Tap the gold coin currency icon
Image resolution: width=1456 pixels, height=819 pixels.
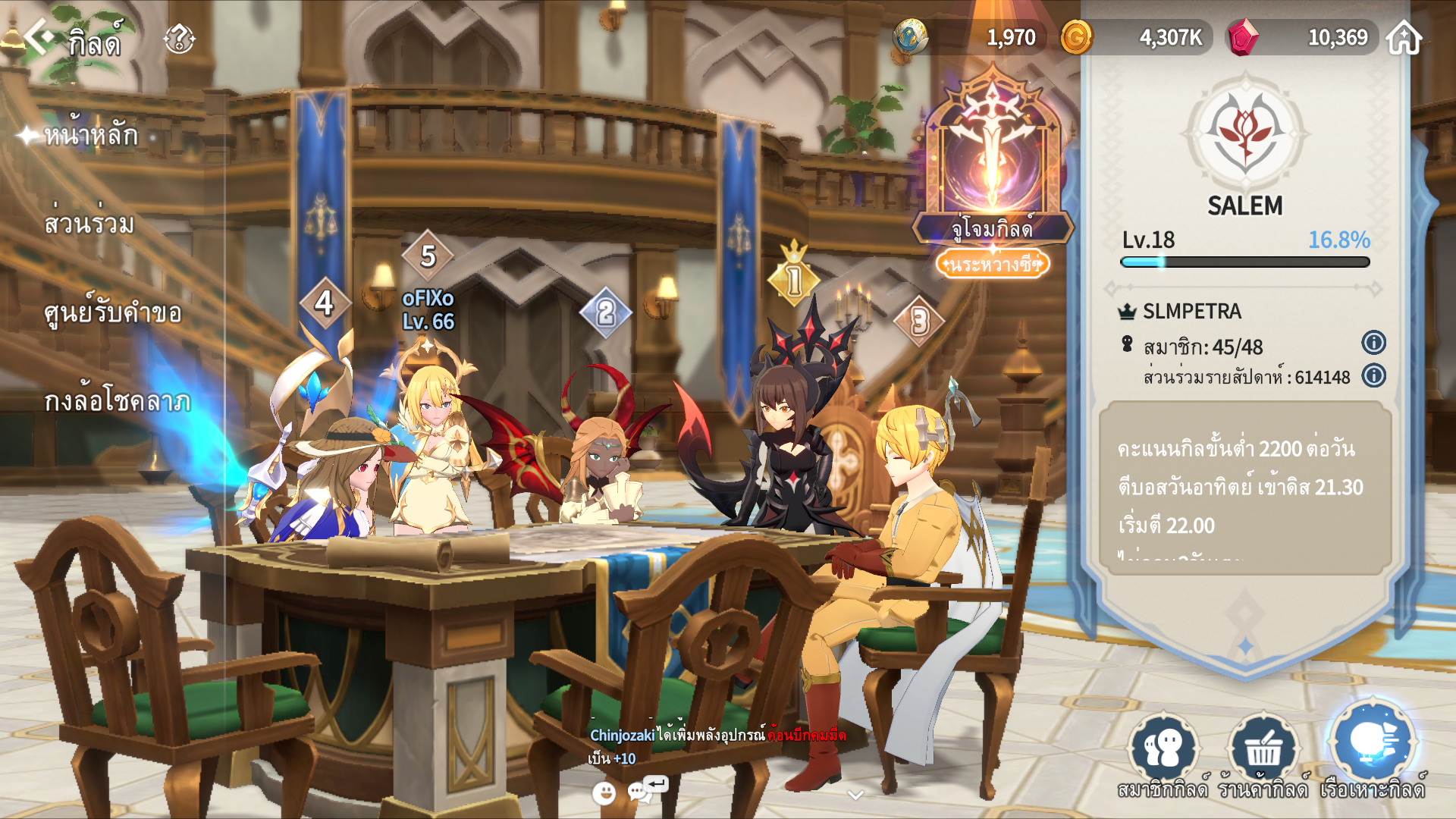click(x=1076, y=37)
